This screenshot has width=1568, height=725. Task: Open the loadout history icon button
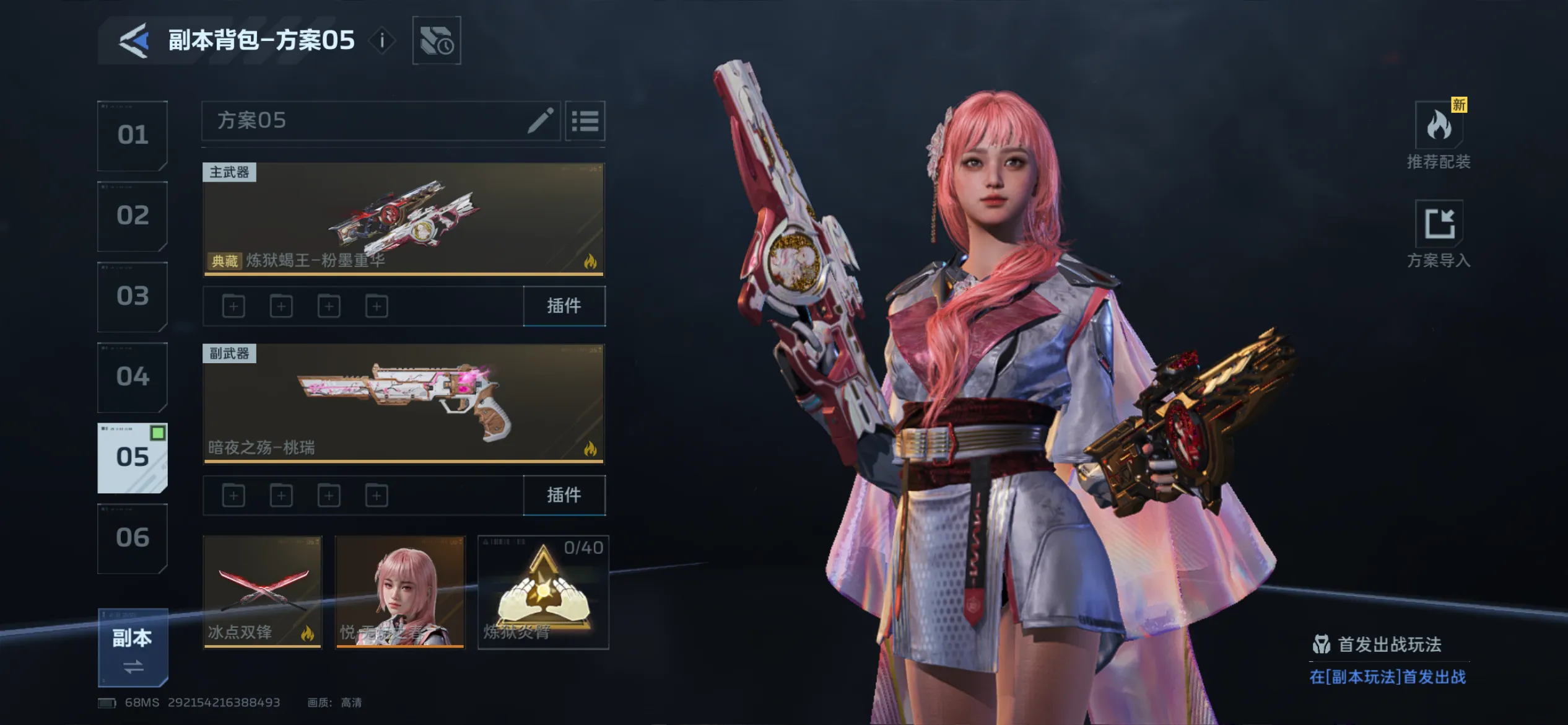click(437, 41)
